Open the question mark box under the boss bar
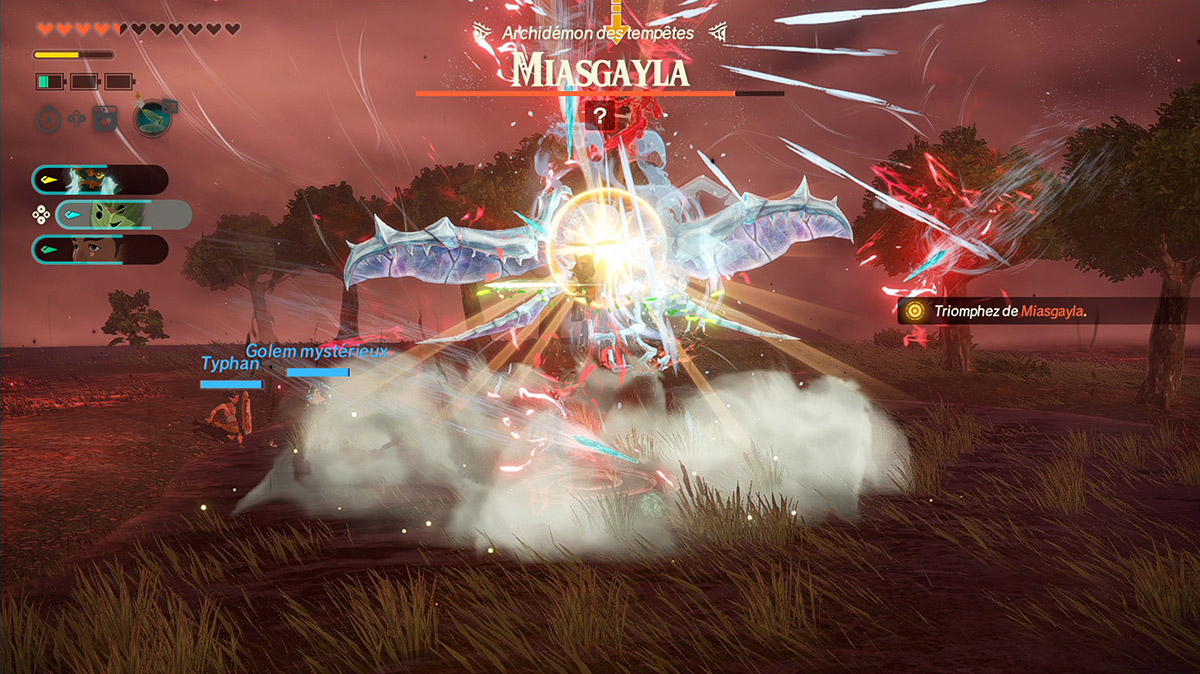The height and width of the screenshot is (674, 1200). point(599,115)
